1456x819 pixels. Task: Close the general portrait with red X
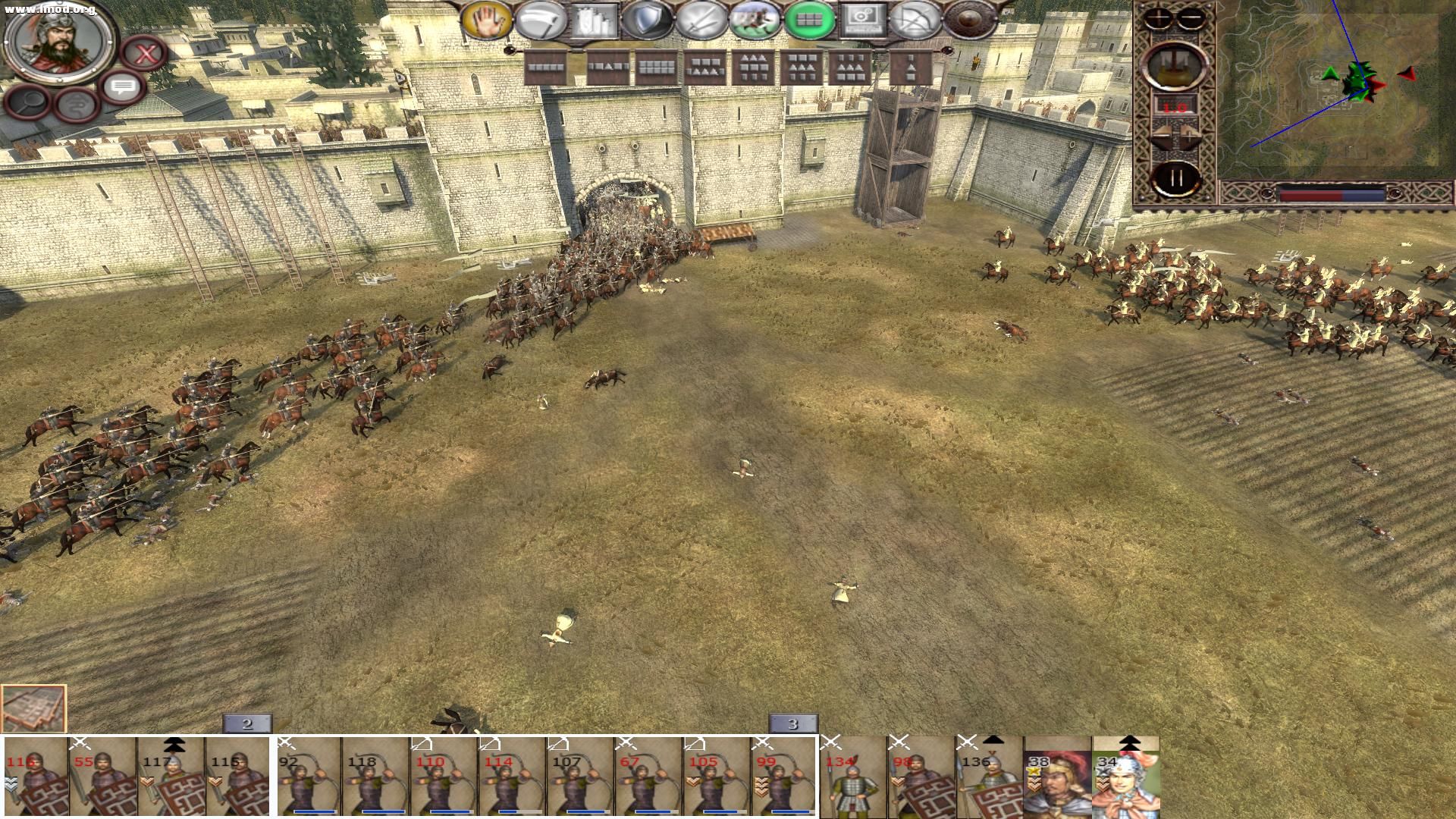click(144, 54)
